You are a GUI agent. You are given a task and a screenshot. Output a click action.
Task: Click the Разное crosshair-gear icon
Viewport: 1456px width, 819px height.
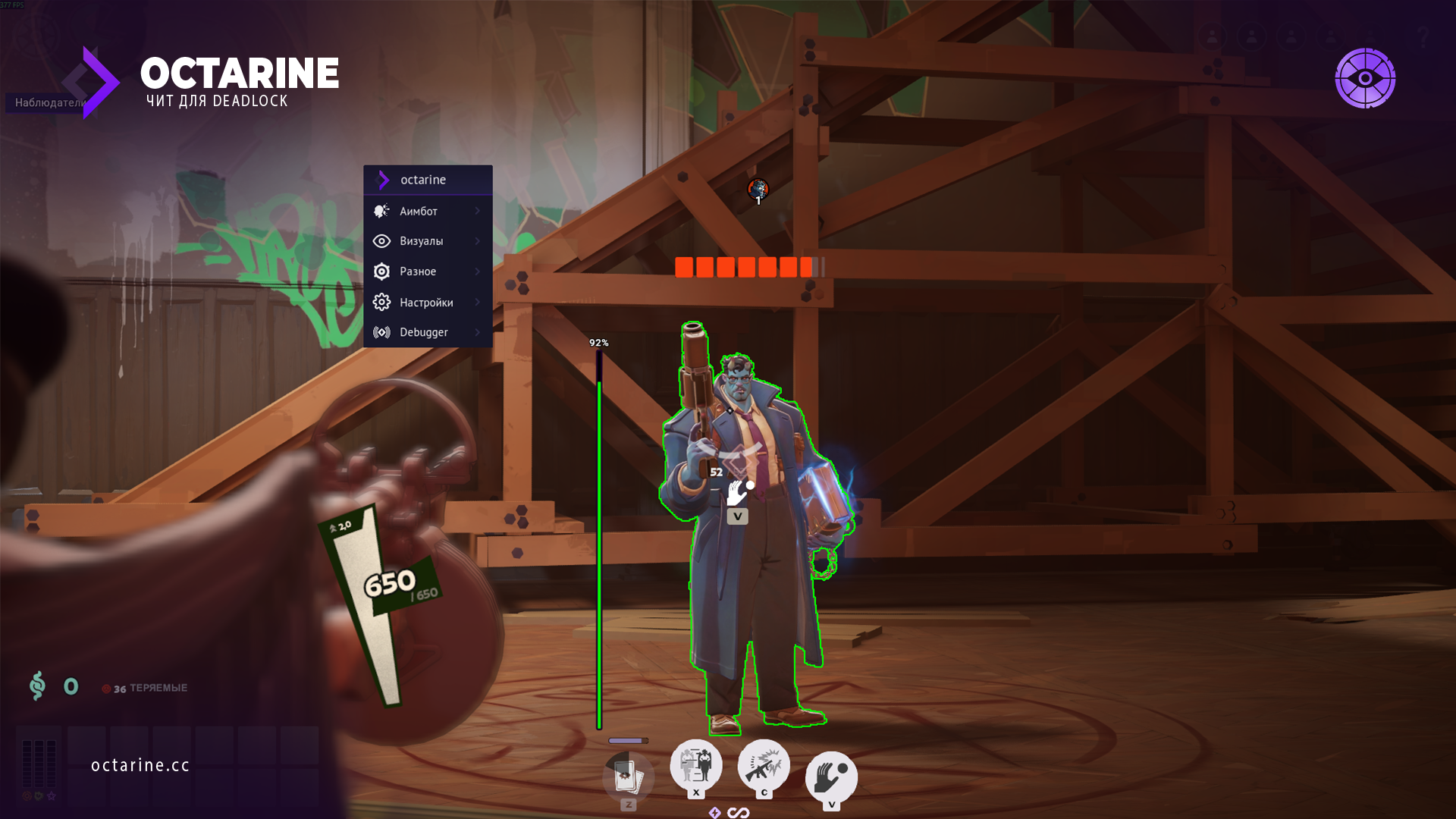tap(381, 271)
